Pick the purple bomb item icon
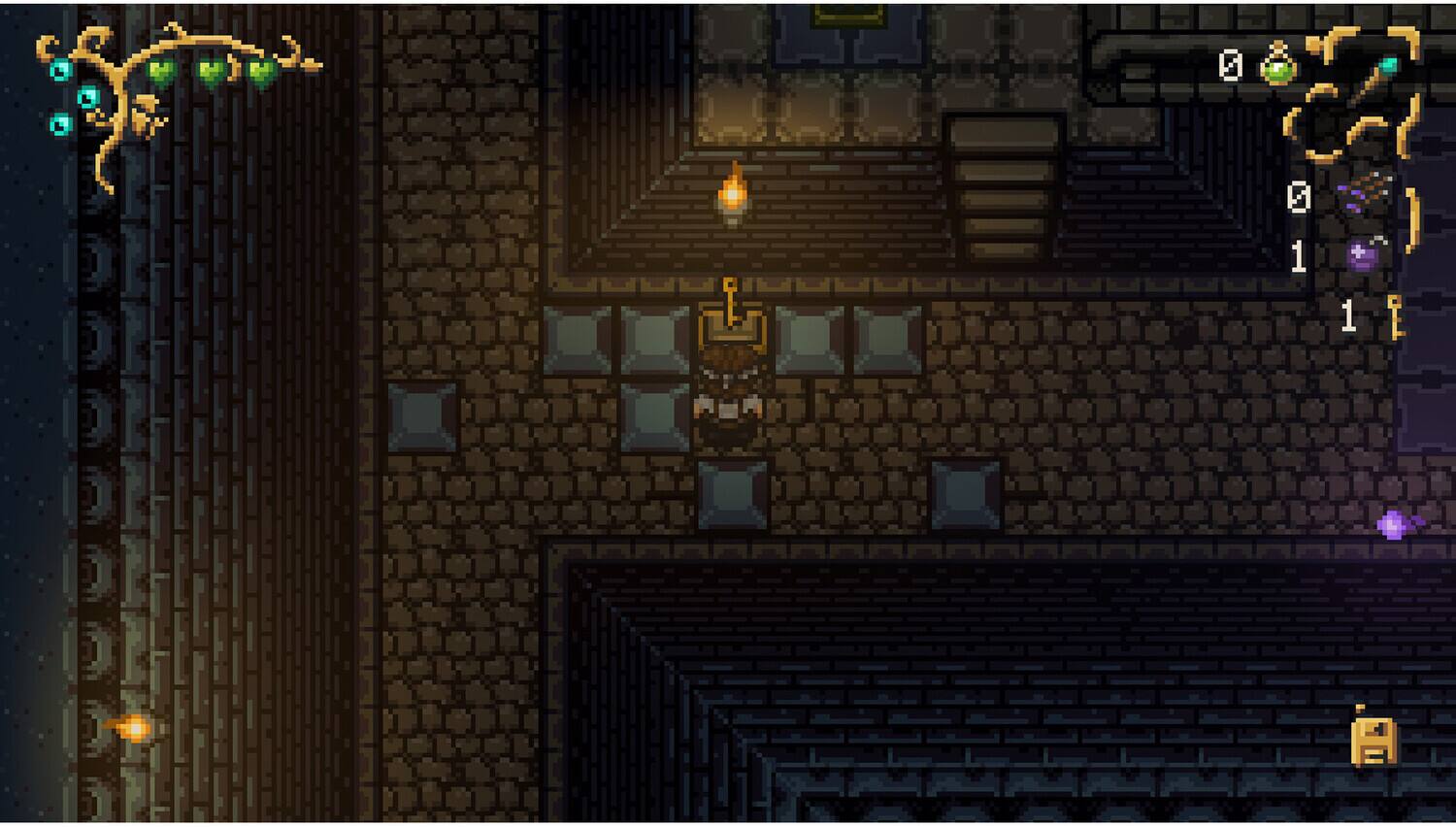 click(1366, 255)
